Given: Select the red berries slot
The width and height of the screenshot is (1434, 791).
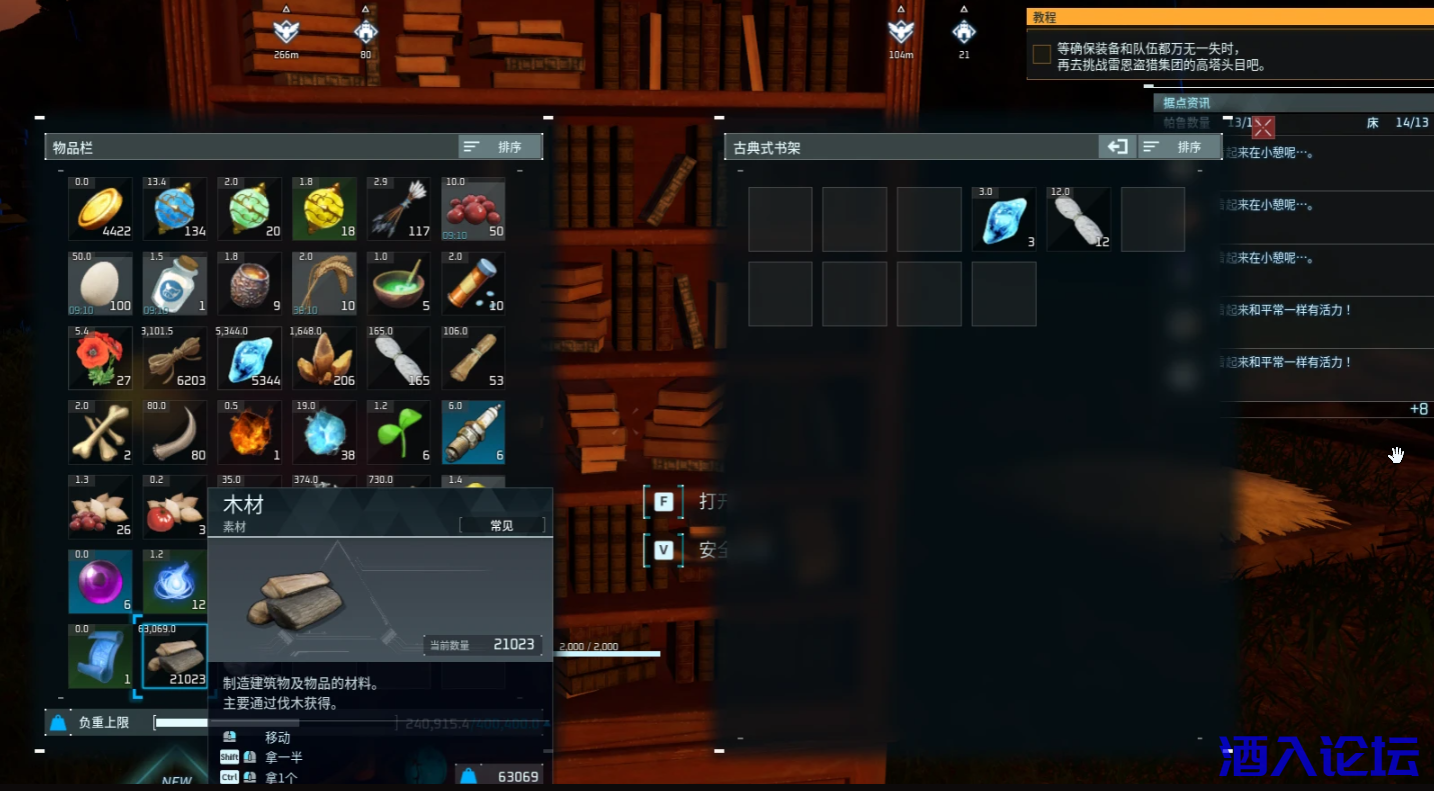Looking at the screenshot, I should click(x=473, y=209).
